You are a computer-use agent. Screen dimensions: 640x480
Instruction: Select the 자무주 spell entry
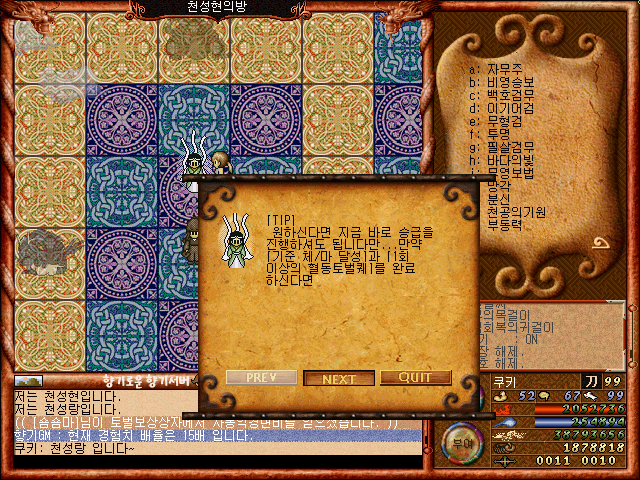(x=500, y=68)
